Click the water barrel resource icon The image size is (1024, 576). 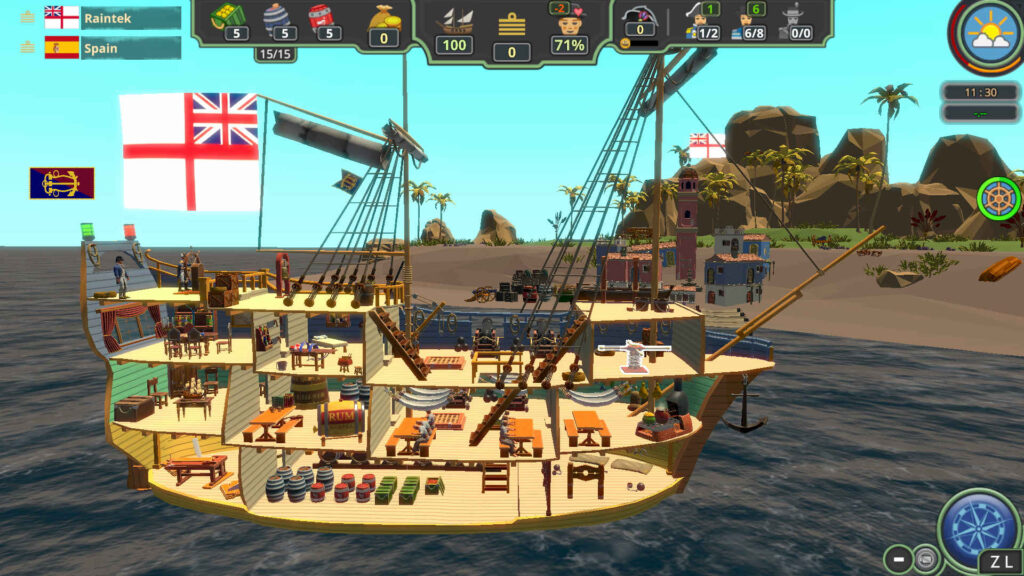(276, 17)
